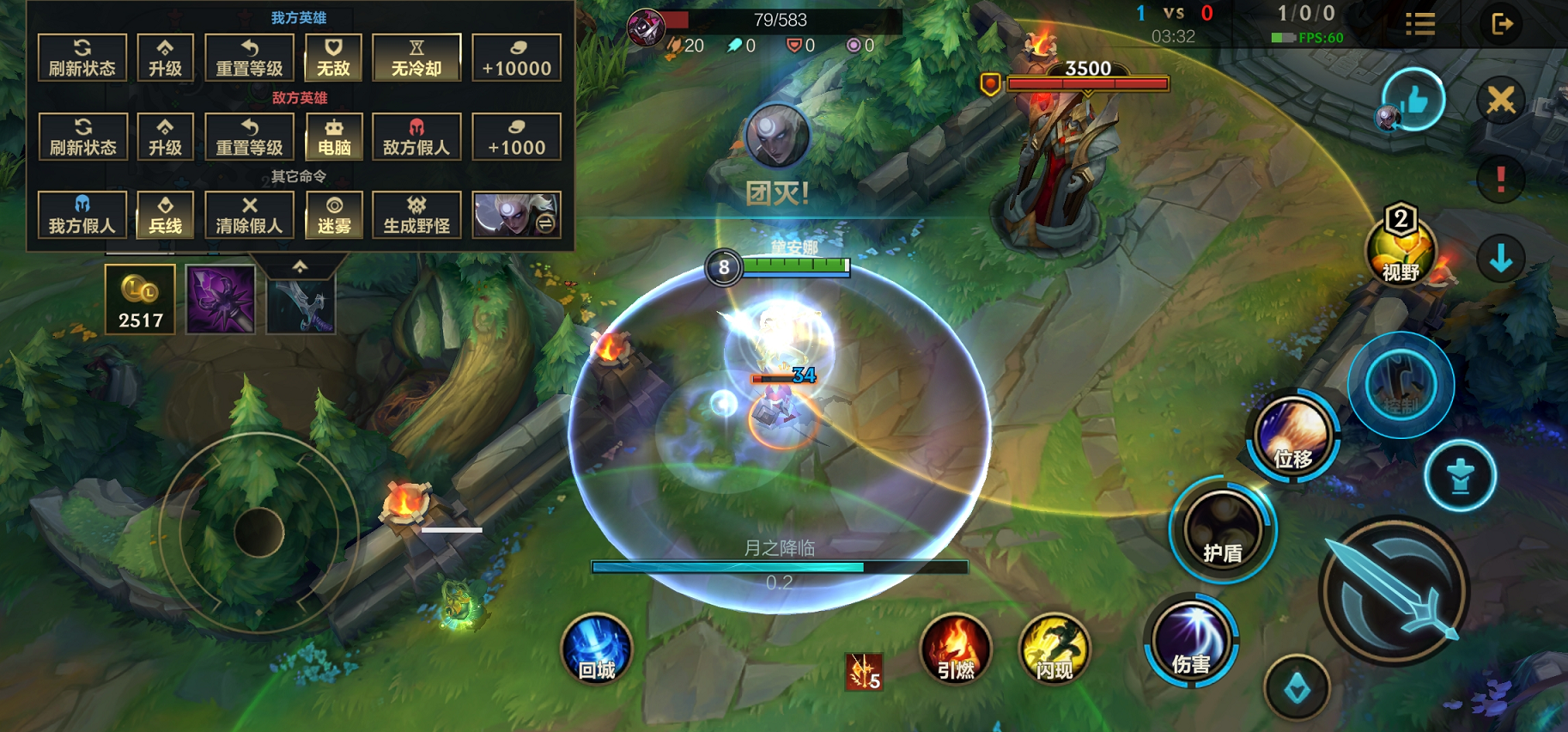Spawn an ally dummy with 我方假人

click(82, 215)
